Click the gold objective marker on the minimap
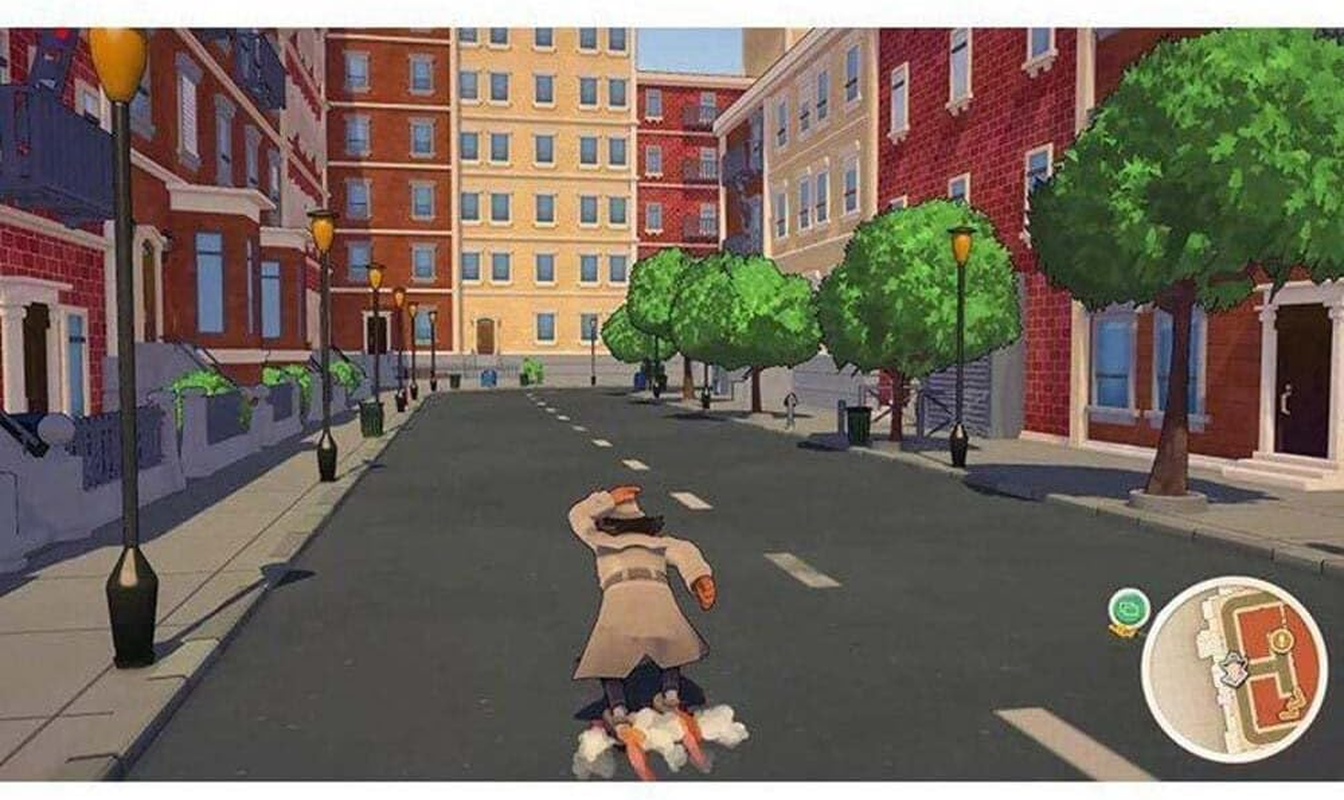This screenshot has height=800, width=1344. click(x=1281, y=640)
